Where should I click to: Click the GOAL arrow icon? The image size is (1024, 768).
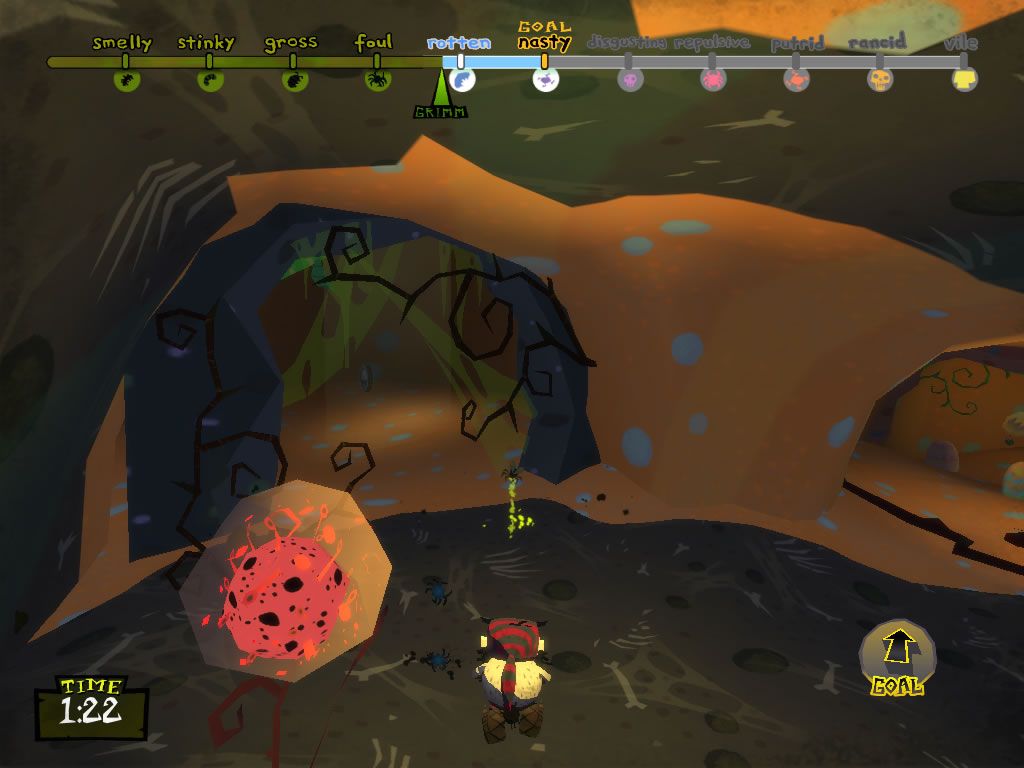tap(897, 650)
